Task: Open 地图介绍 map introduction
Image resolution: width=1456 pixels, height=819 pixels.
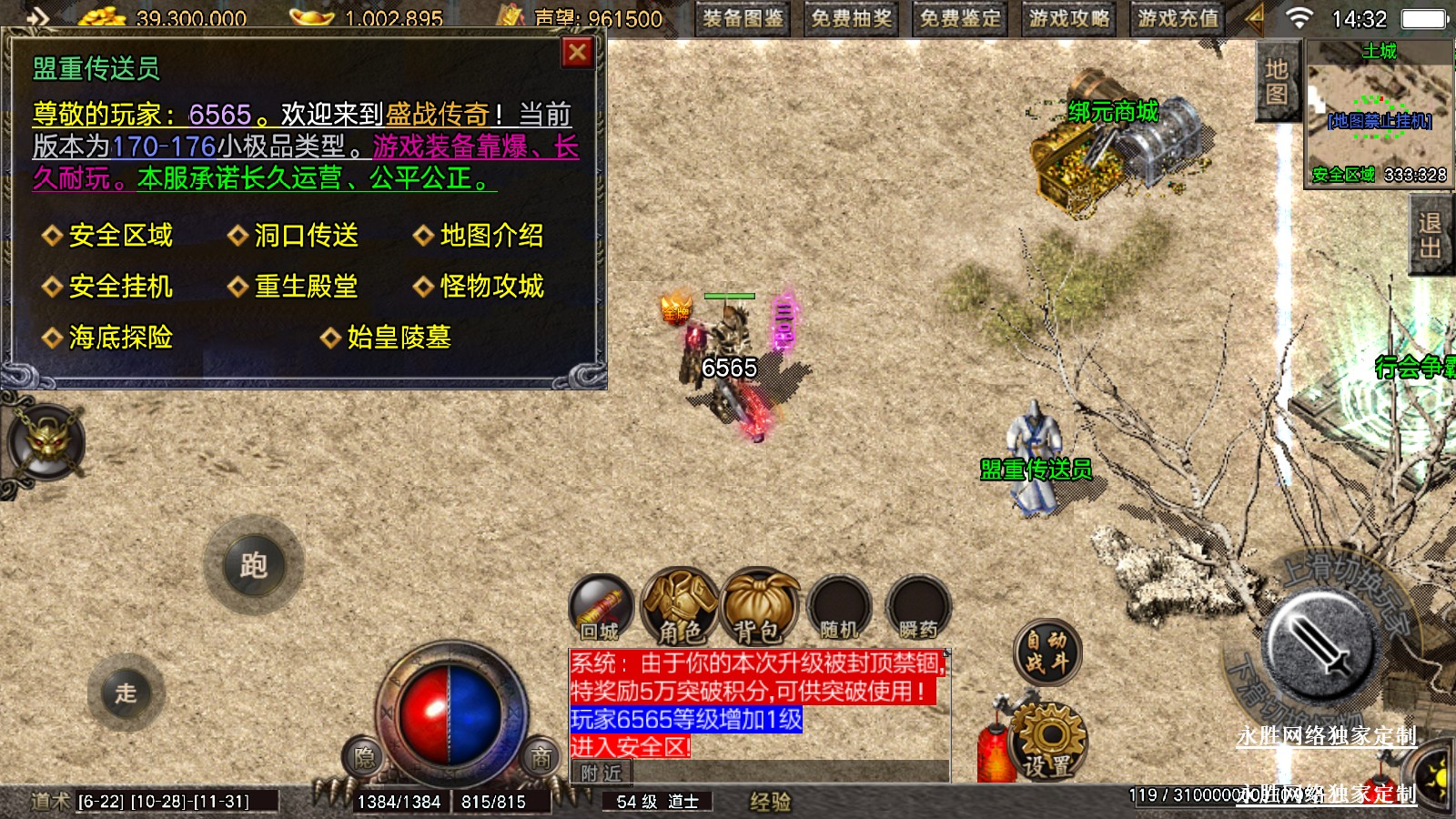Action: click(x=491, y=236)
